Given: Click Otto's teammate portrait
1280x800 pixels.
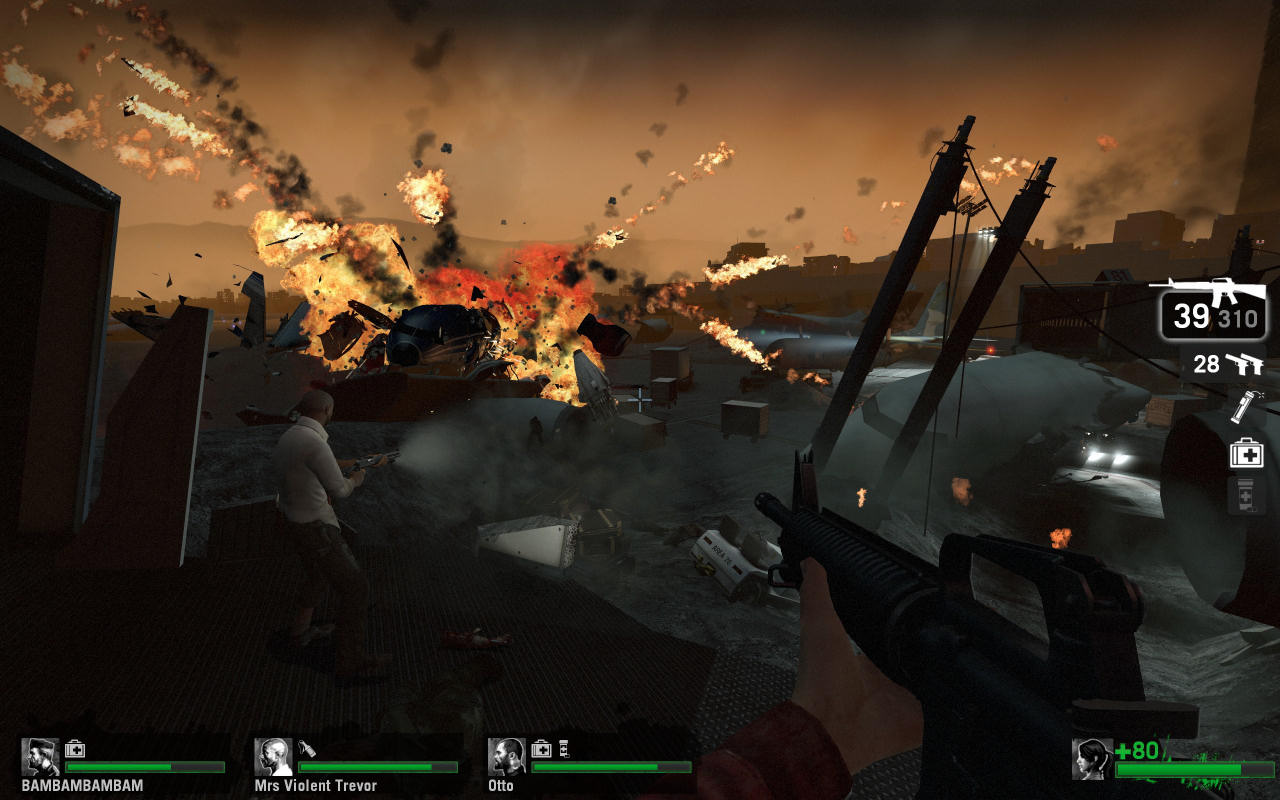Looking at the screenshot, I should 507,757.
